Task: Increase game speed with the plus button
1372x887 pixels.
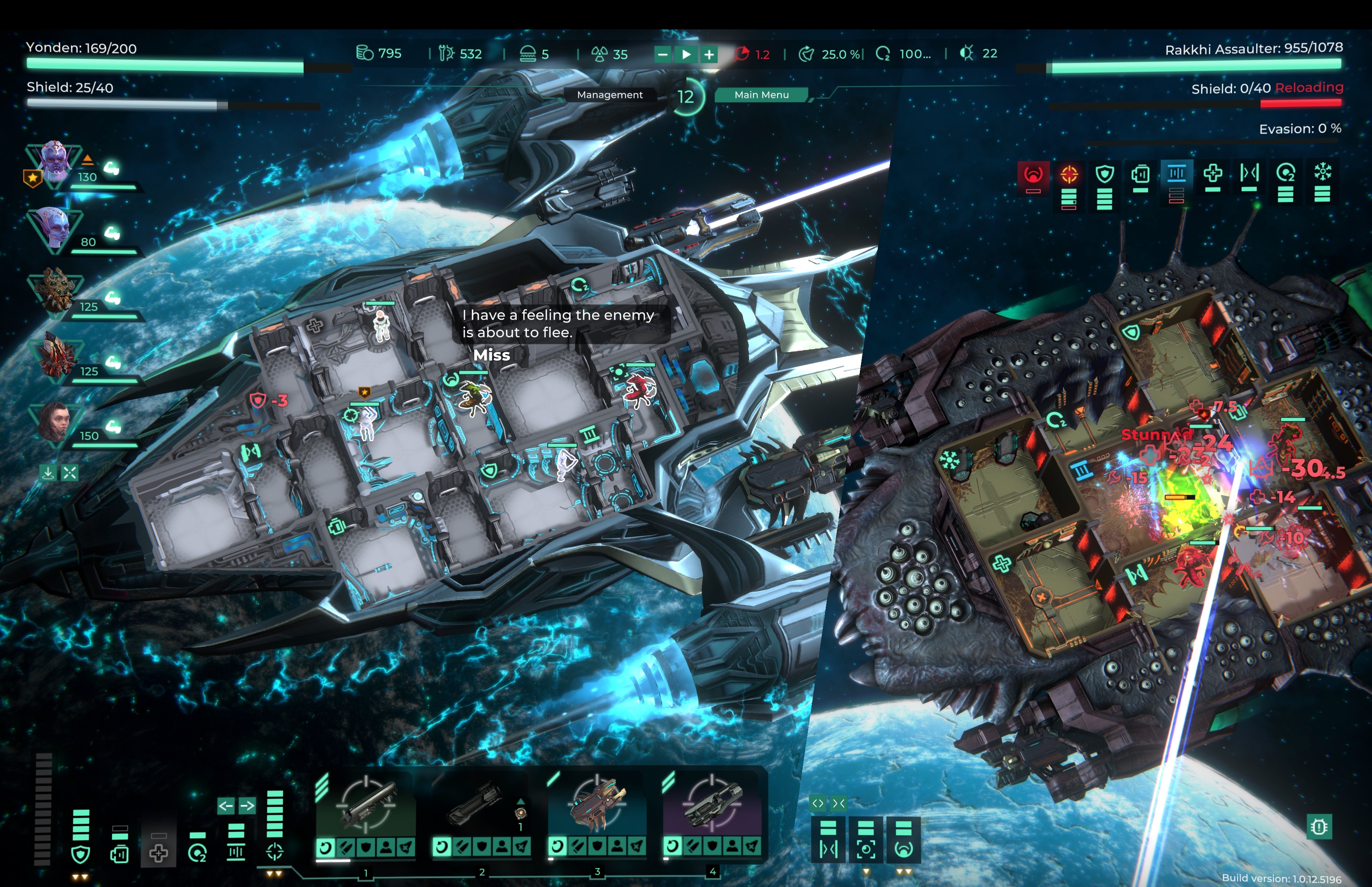Action: coord(709,54)
